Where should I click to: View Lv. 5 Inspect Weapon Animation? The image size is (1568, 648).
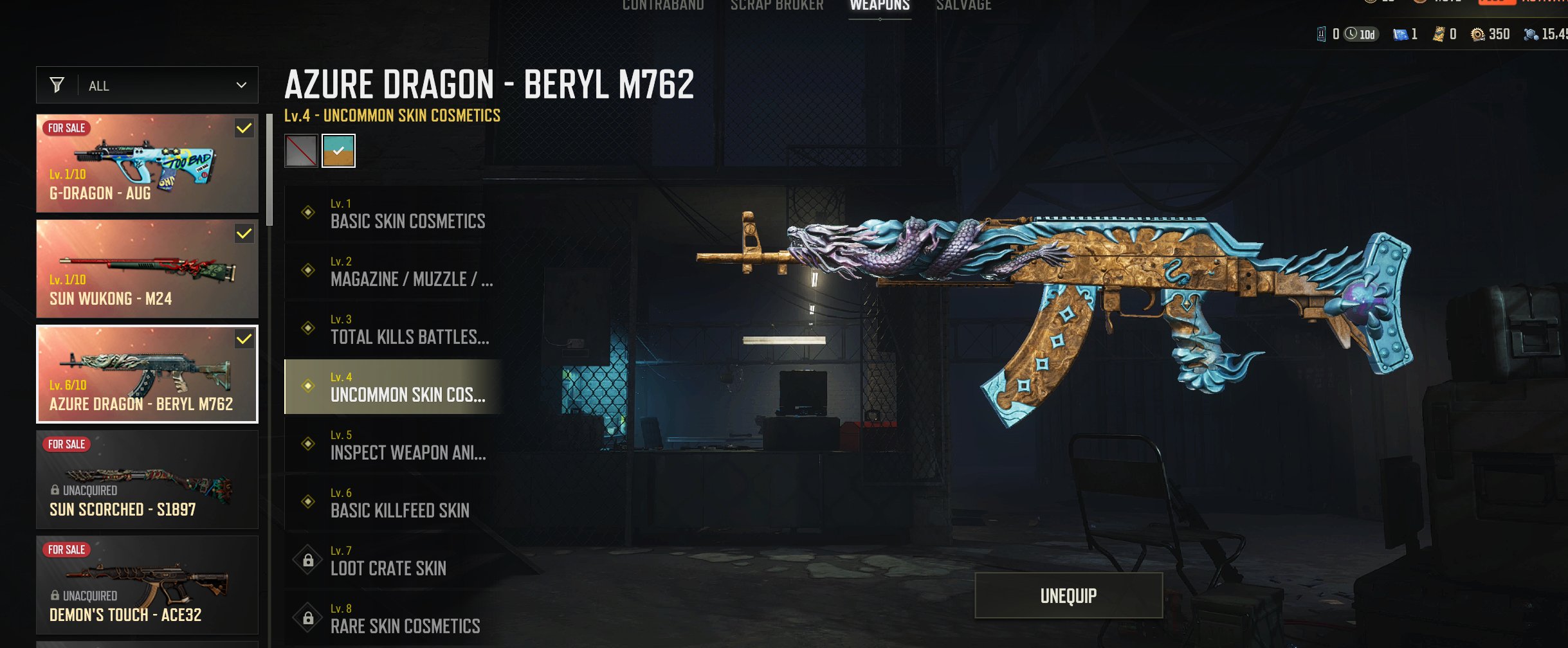coord(392,445)
